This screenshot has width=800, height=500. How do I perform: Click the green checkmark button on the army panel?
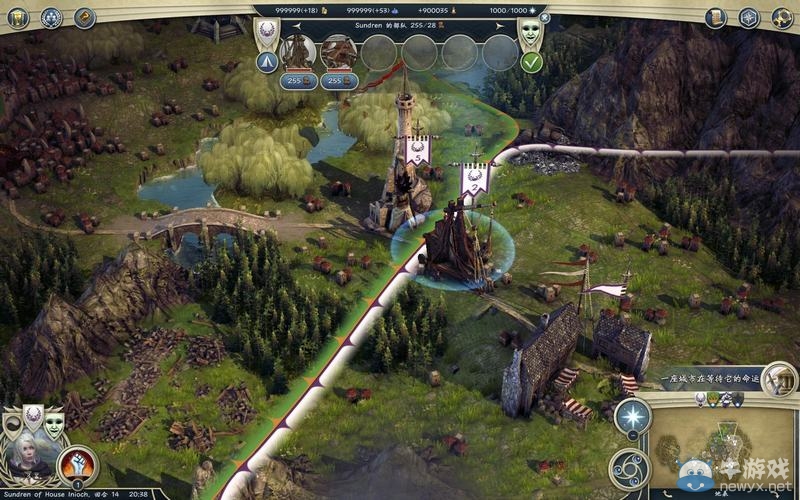532,62
